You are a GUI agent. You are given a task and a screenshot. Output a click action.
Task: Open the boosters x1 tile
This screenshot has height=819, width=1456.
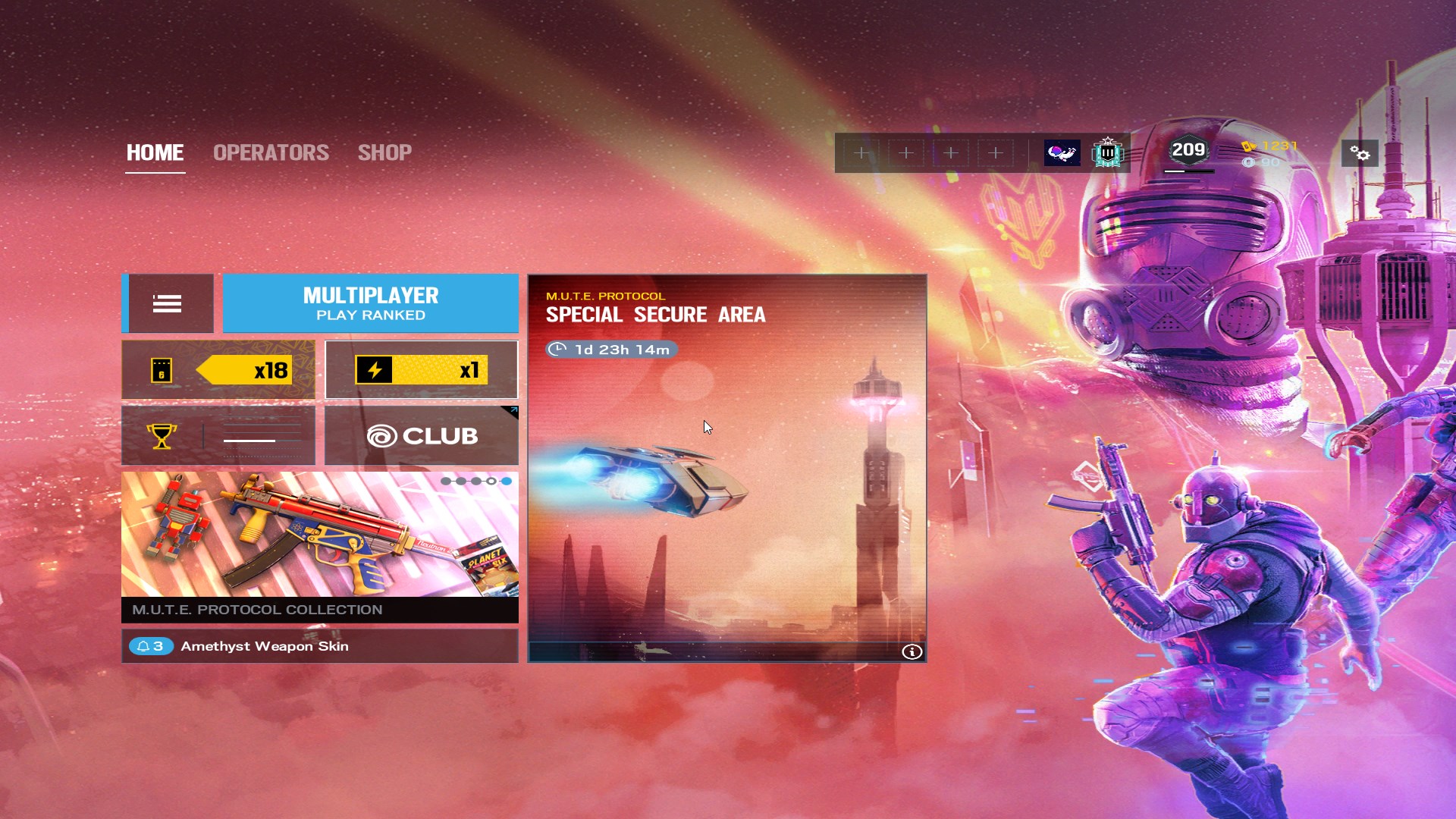coord(422,370)
